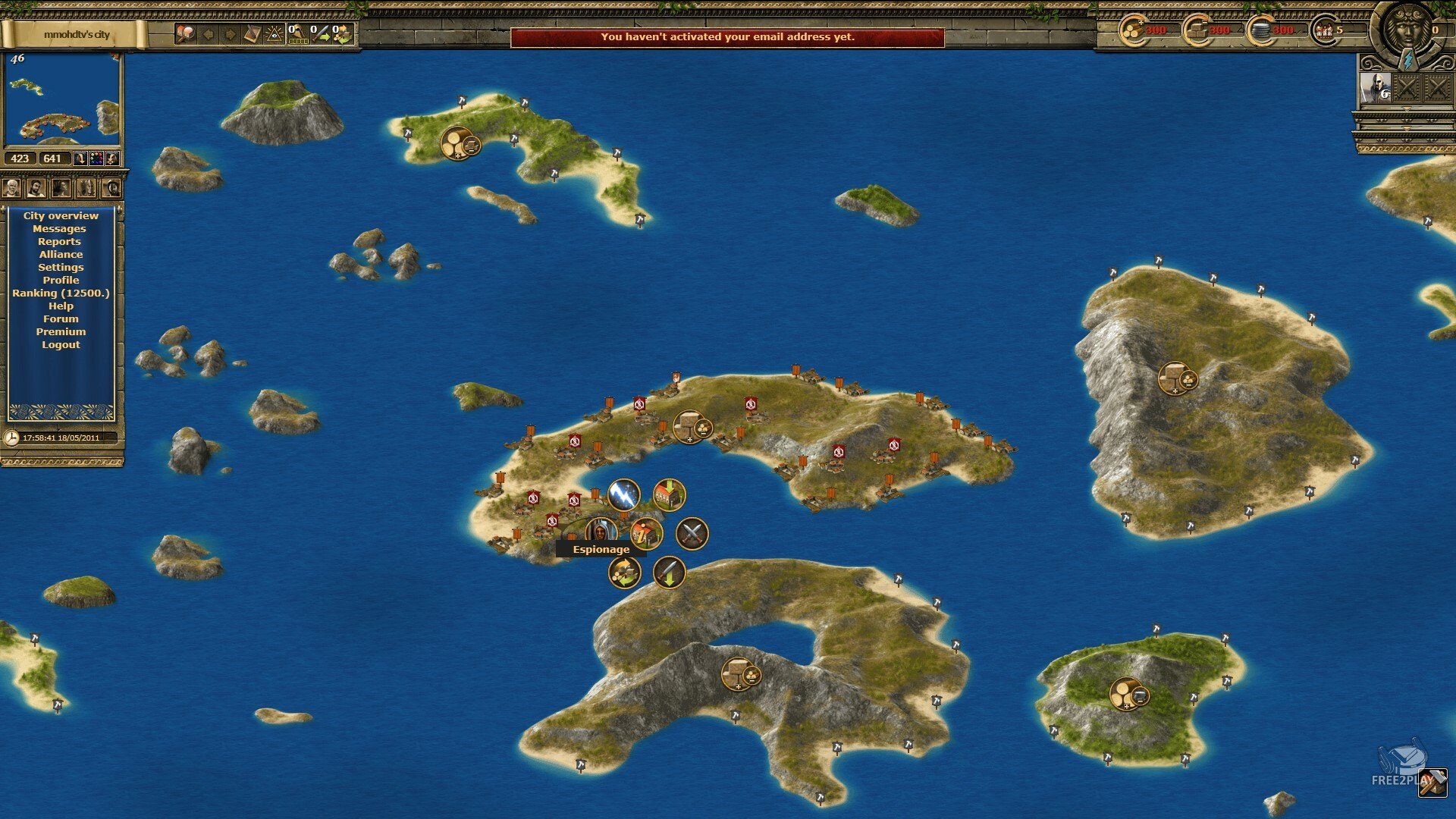View the Reports menu entry
Screen dimensions: 1456x819
coord(59,242)
